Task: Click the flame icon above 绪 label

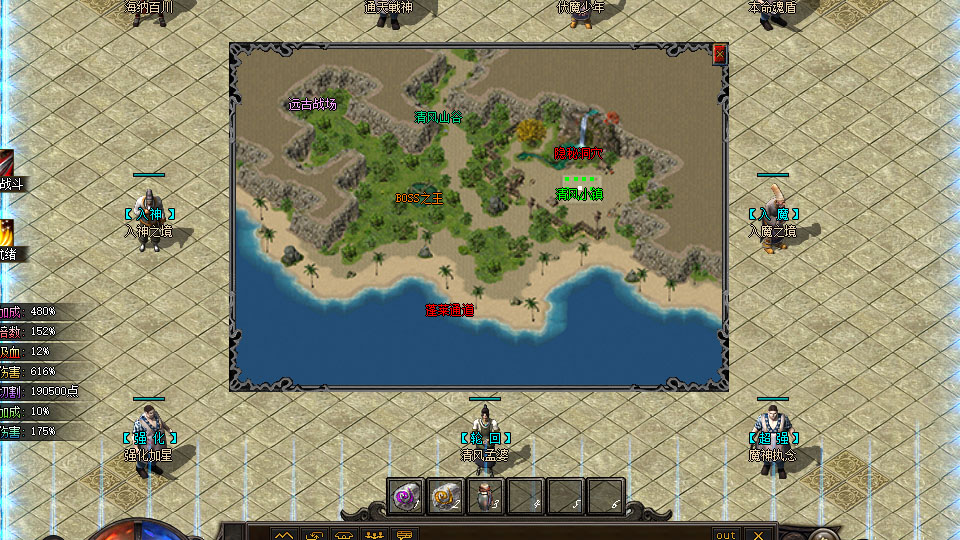Action: coord(6,231)
